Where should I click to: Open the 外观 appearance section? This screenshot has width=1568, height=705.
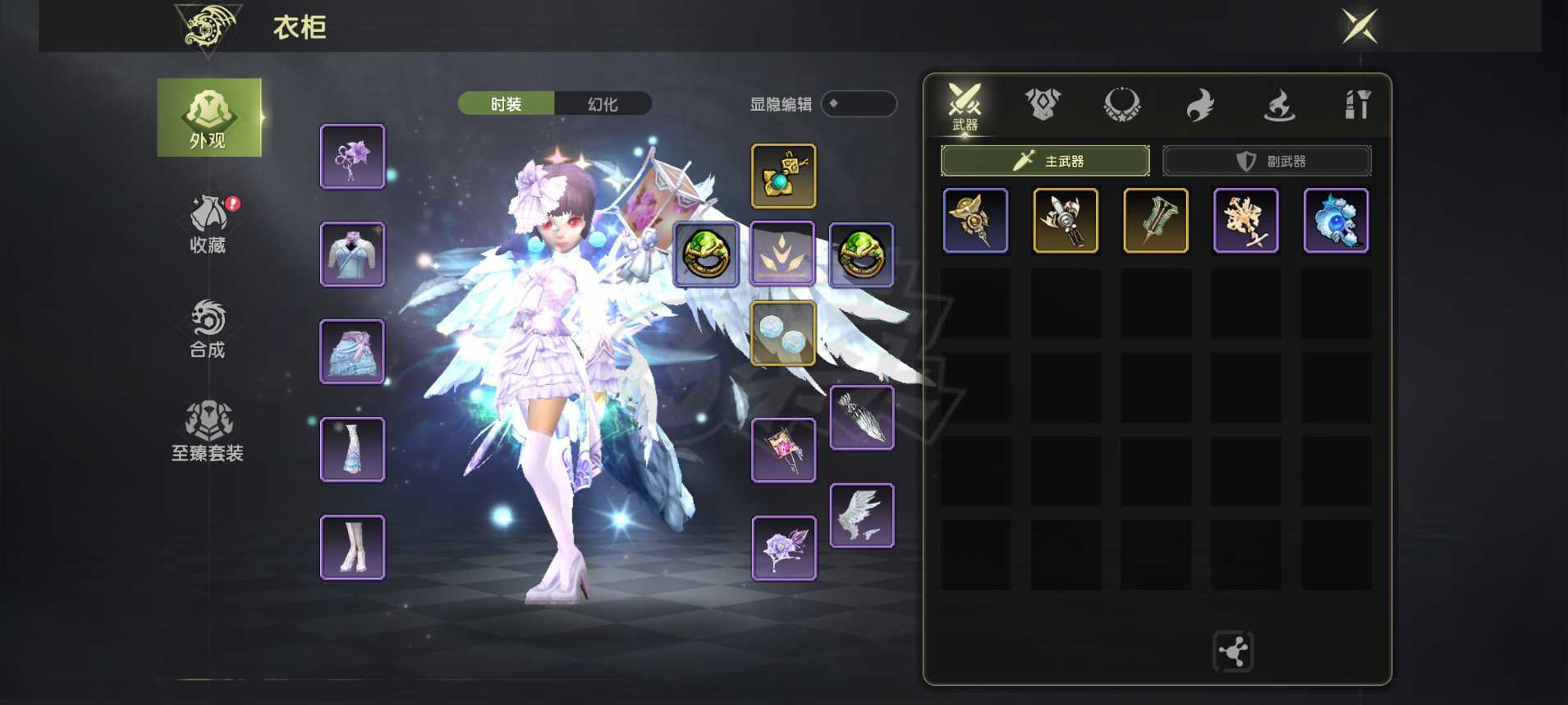click(x=209, y=118)
